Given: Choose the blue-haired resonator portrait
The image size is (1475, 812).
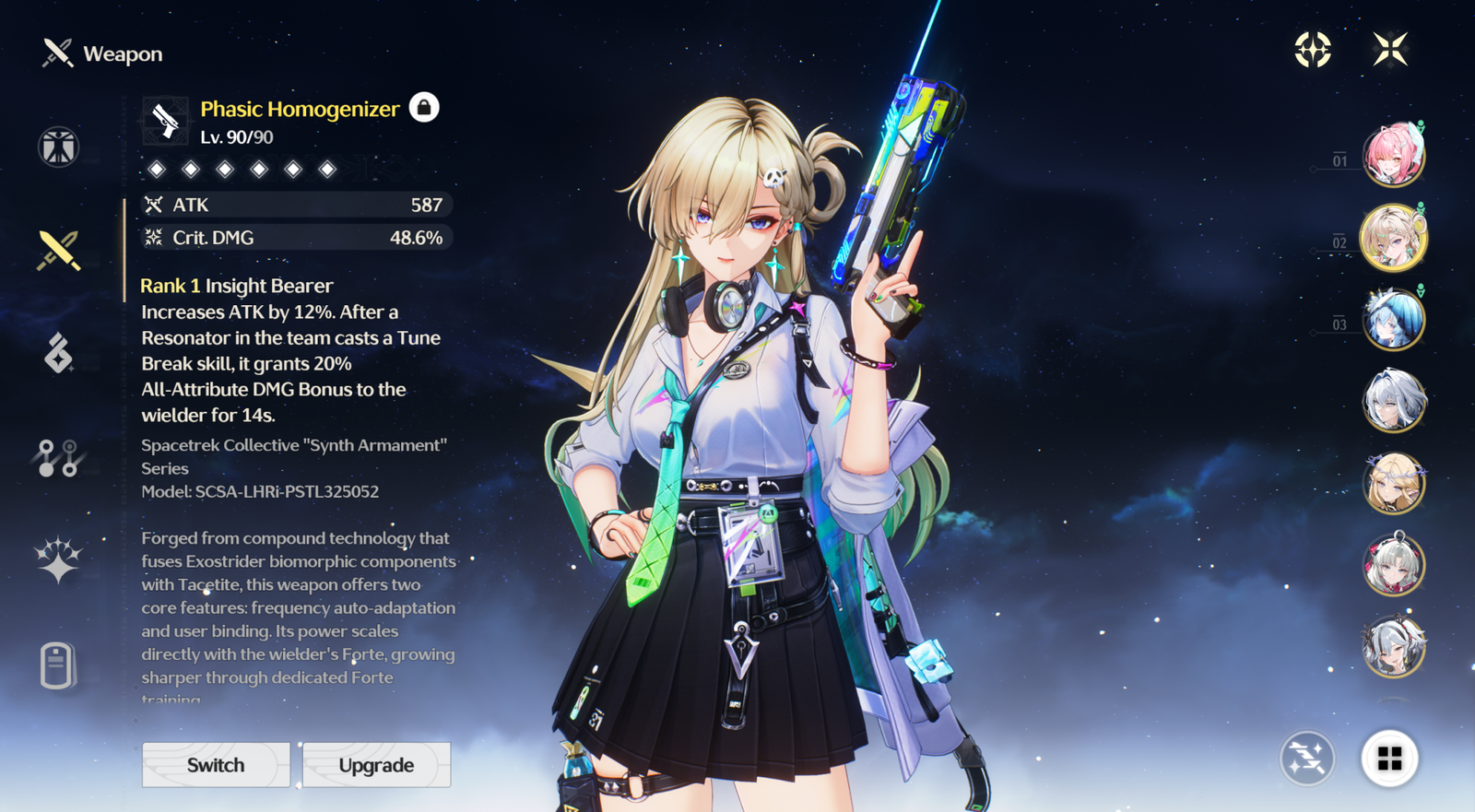Looking at the screenshot, I should pos(1393,319).
